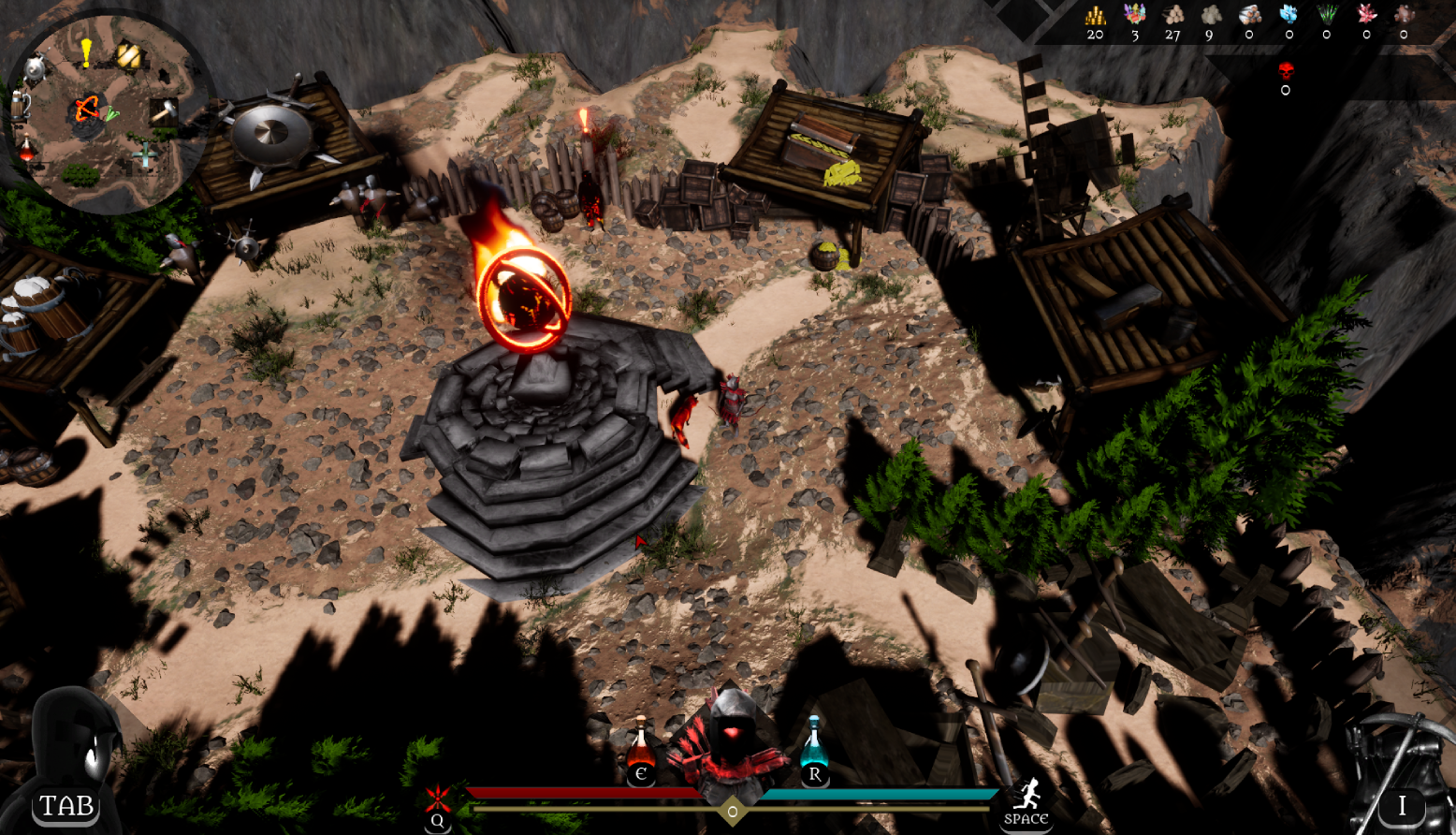Click the gold coin stack resource icon
The height and width of the screenshot is (835, 1456).
click(x=1095, y=15)
